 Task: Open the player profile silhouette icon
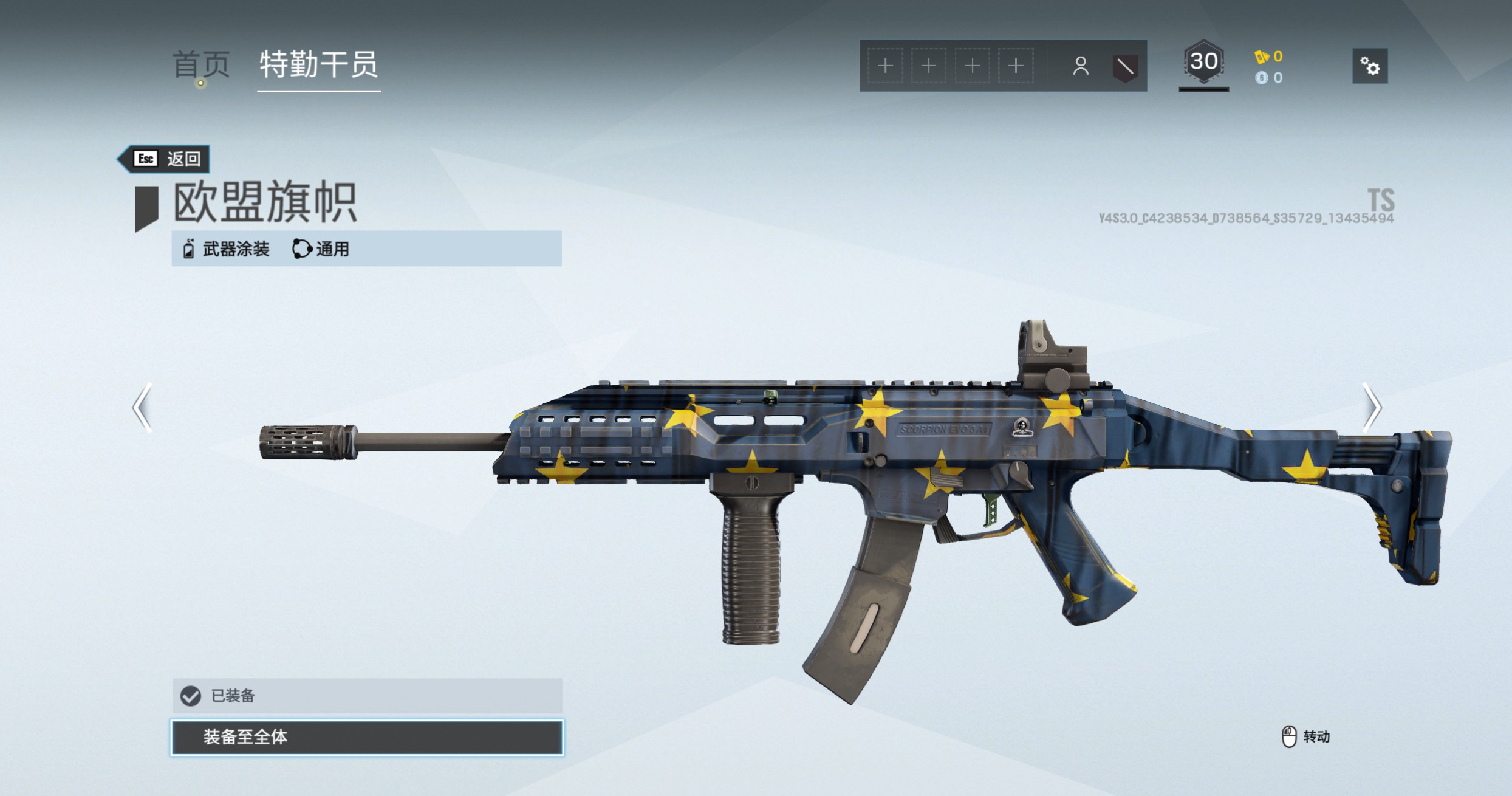pyautogui.click(x=1080, y=66)
